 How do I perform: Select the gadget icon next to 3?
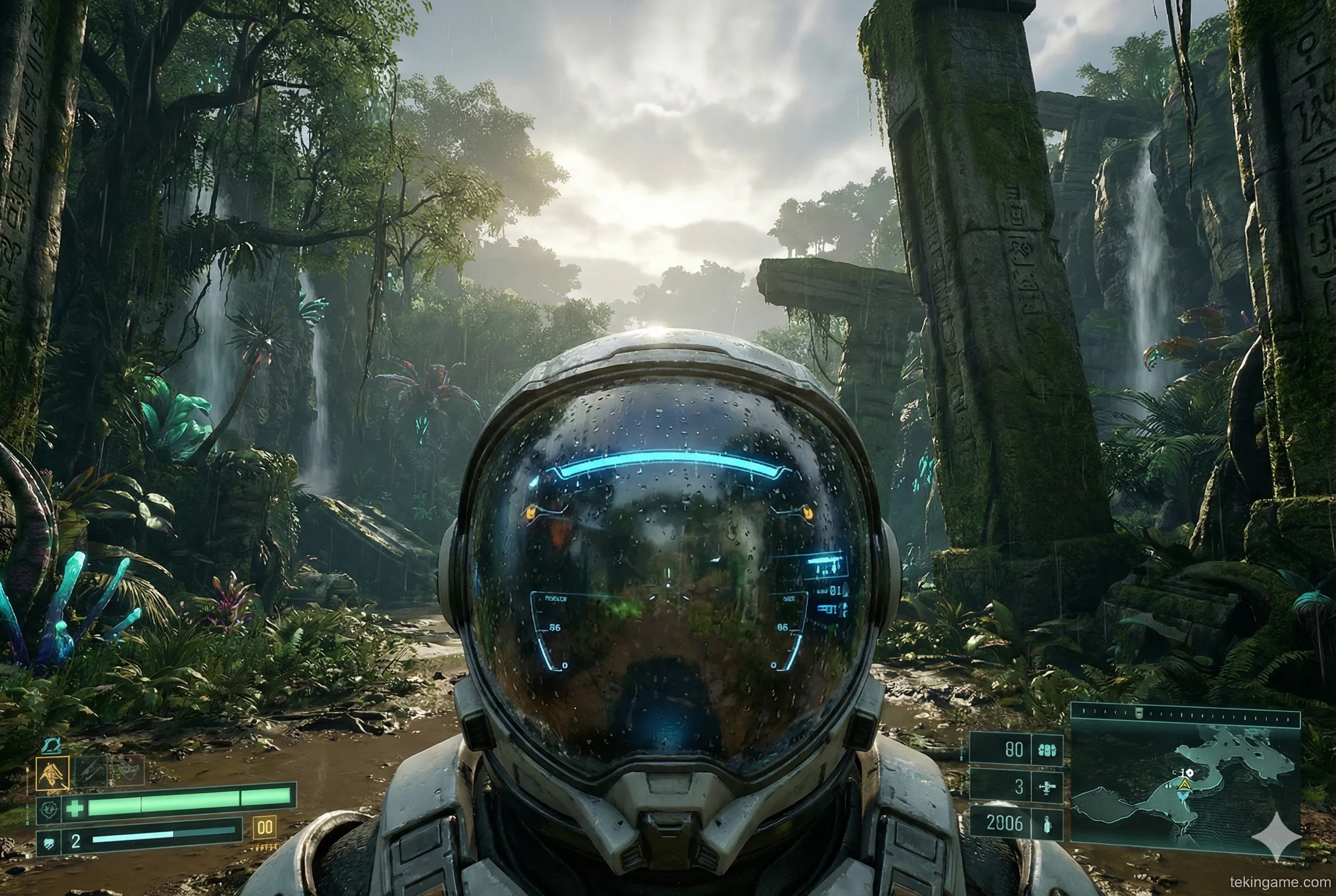coord(1047,787)
